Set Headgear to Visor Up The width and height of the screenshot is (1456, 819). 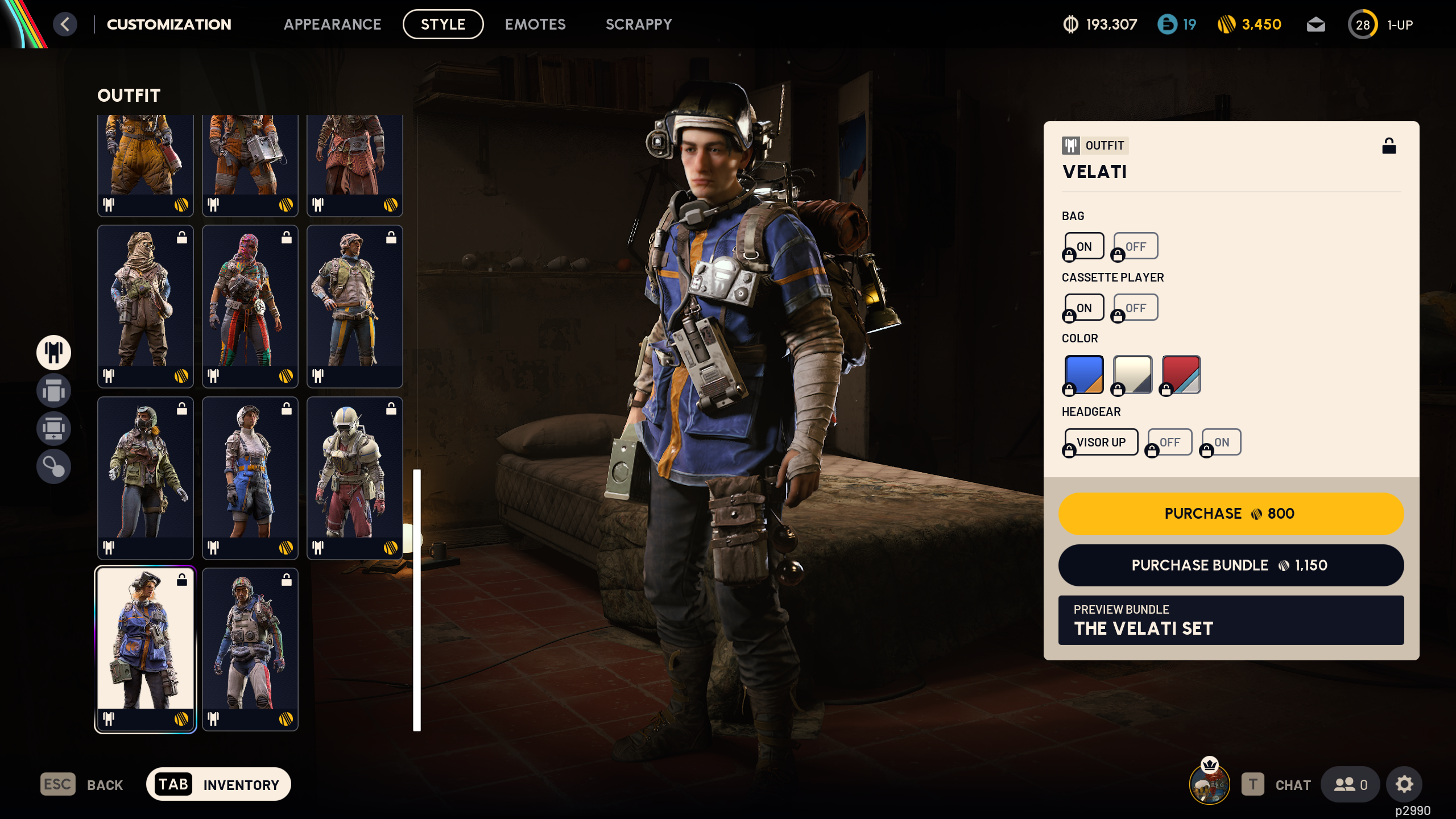click(x=1101, y=442)
